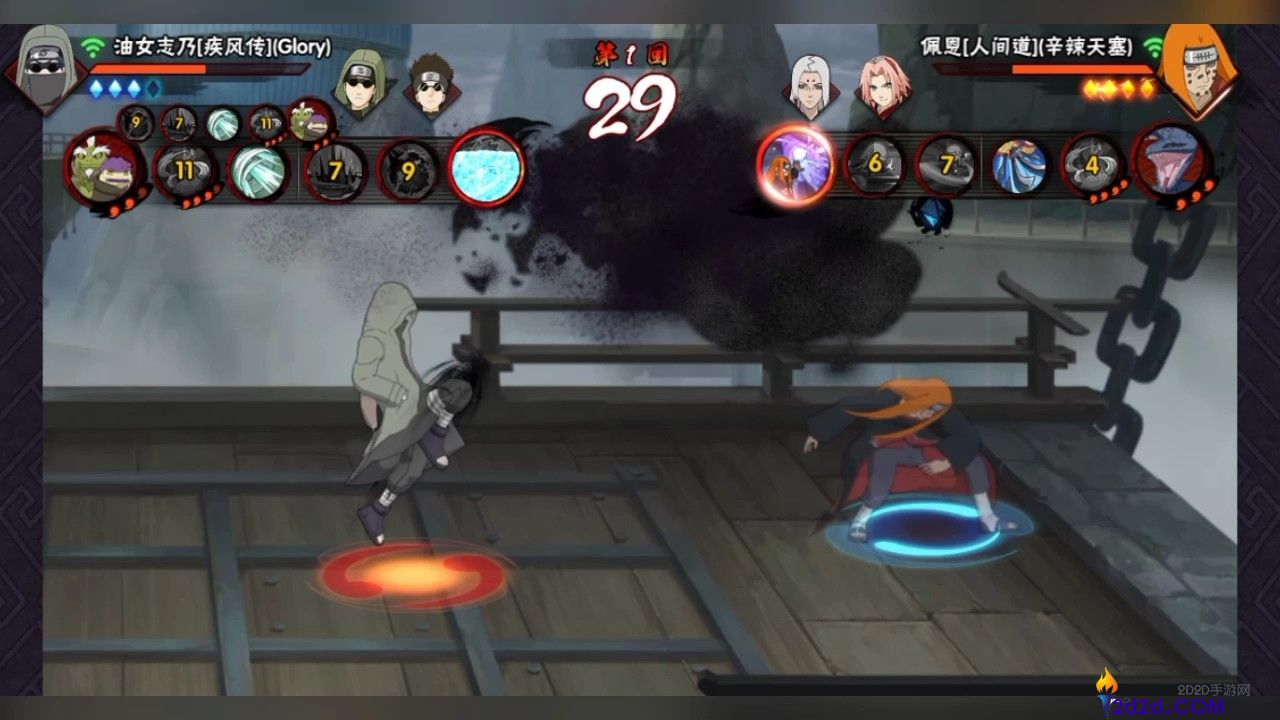Viewport: 1280px width, 720px height.
Task: Click Pain's orange-haired fighter portrait
Action: (1194, 68)
